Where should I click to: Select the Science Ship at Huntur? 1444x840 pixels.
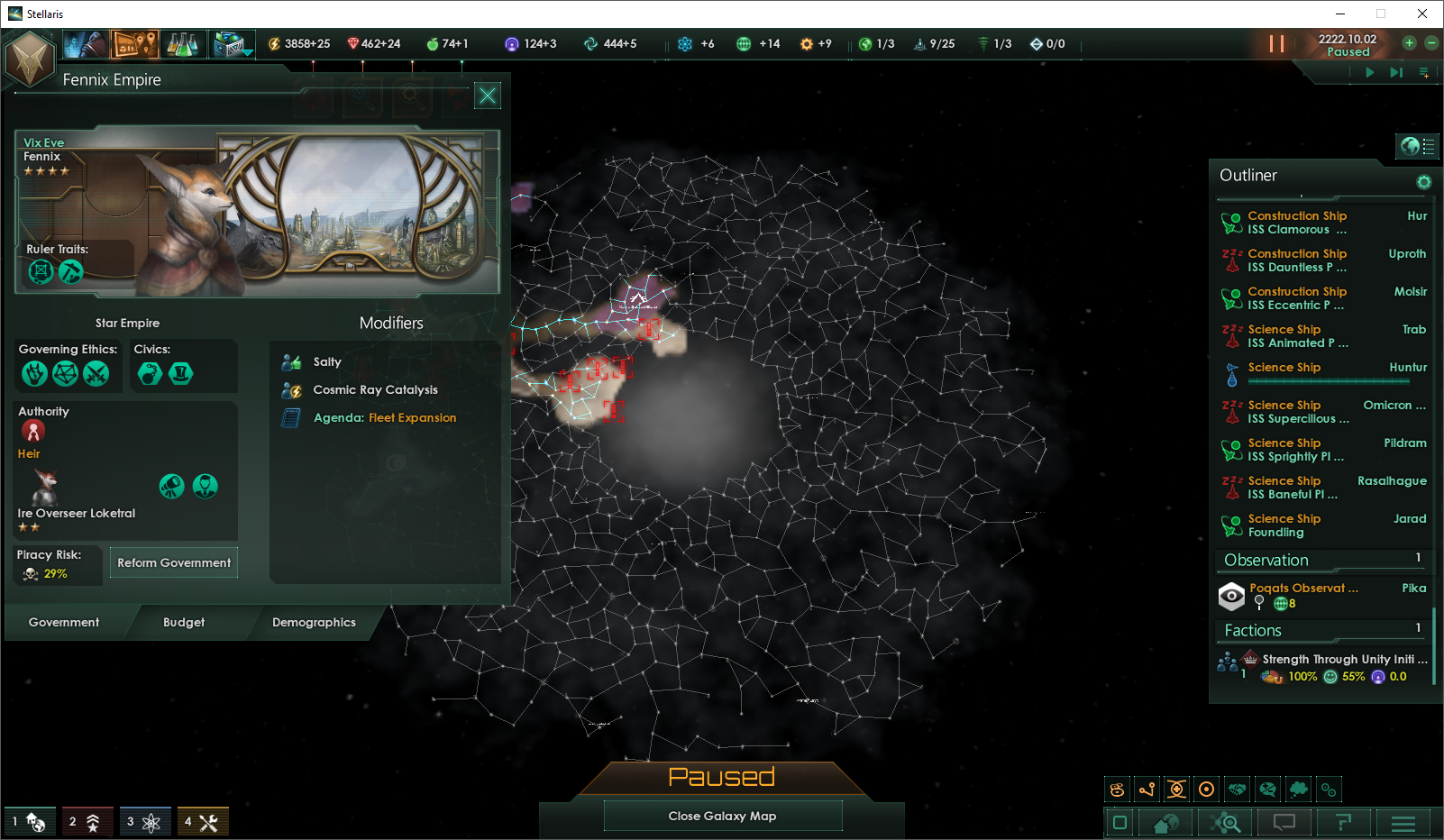pyautogui.click(x=1296, y=368)
